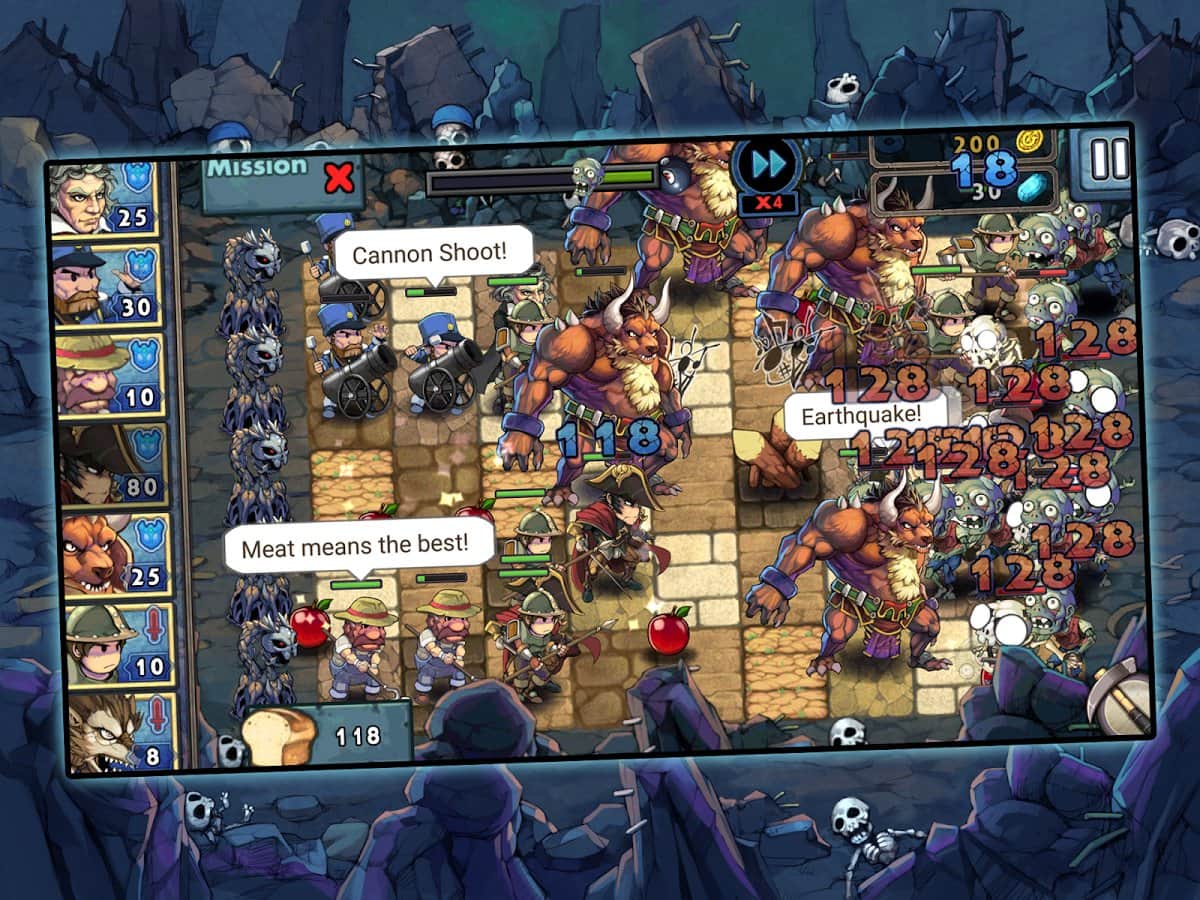
Task: Pause the game
Action: click(x=1108, y=160)
